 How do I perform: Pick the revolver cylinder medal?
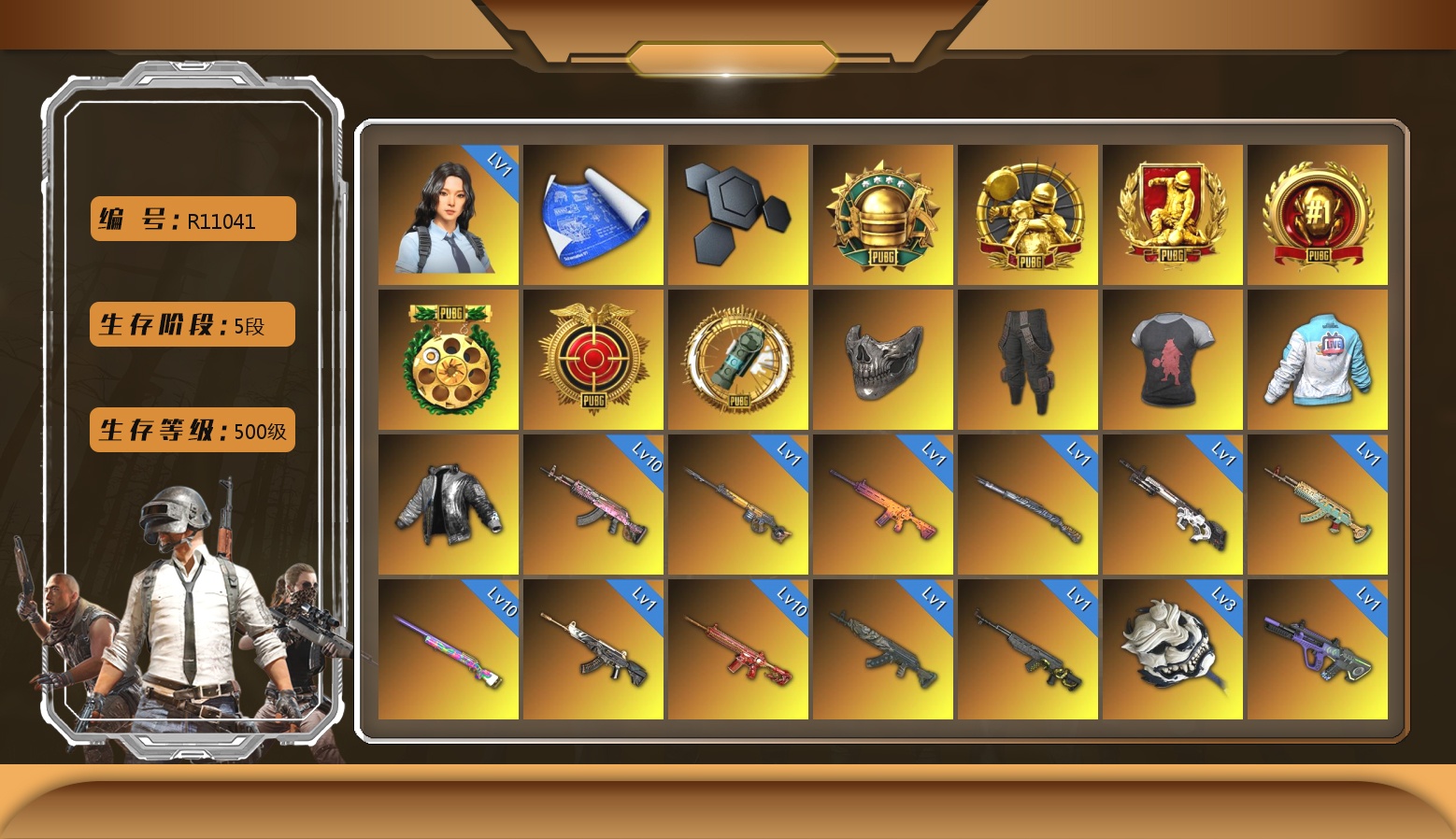[448, 360]
